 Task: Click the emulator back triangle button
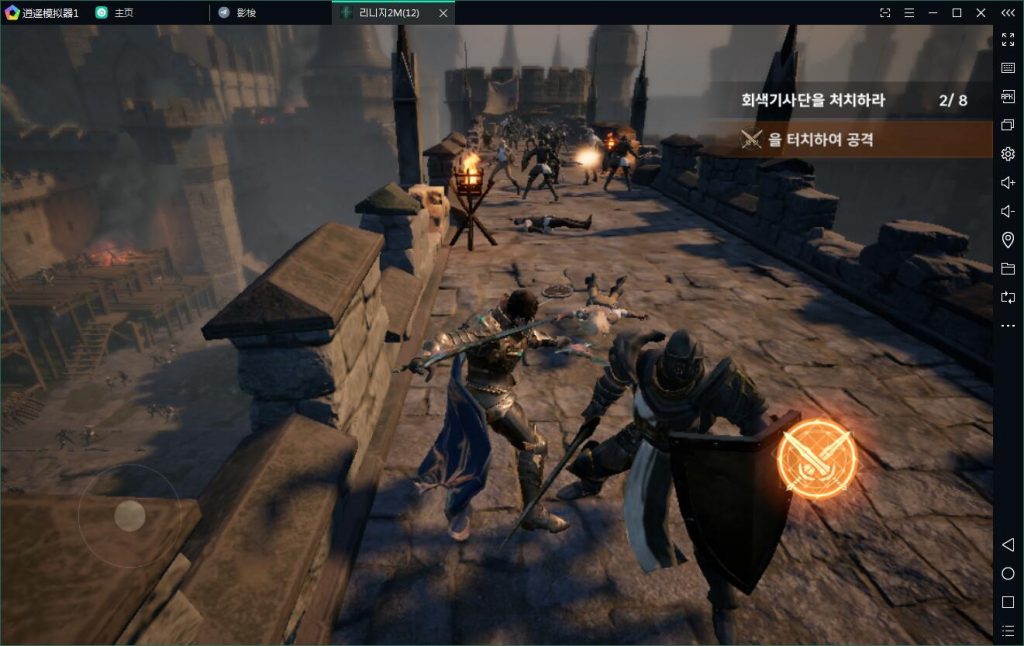(x=1008, y=545)
